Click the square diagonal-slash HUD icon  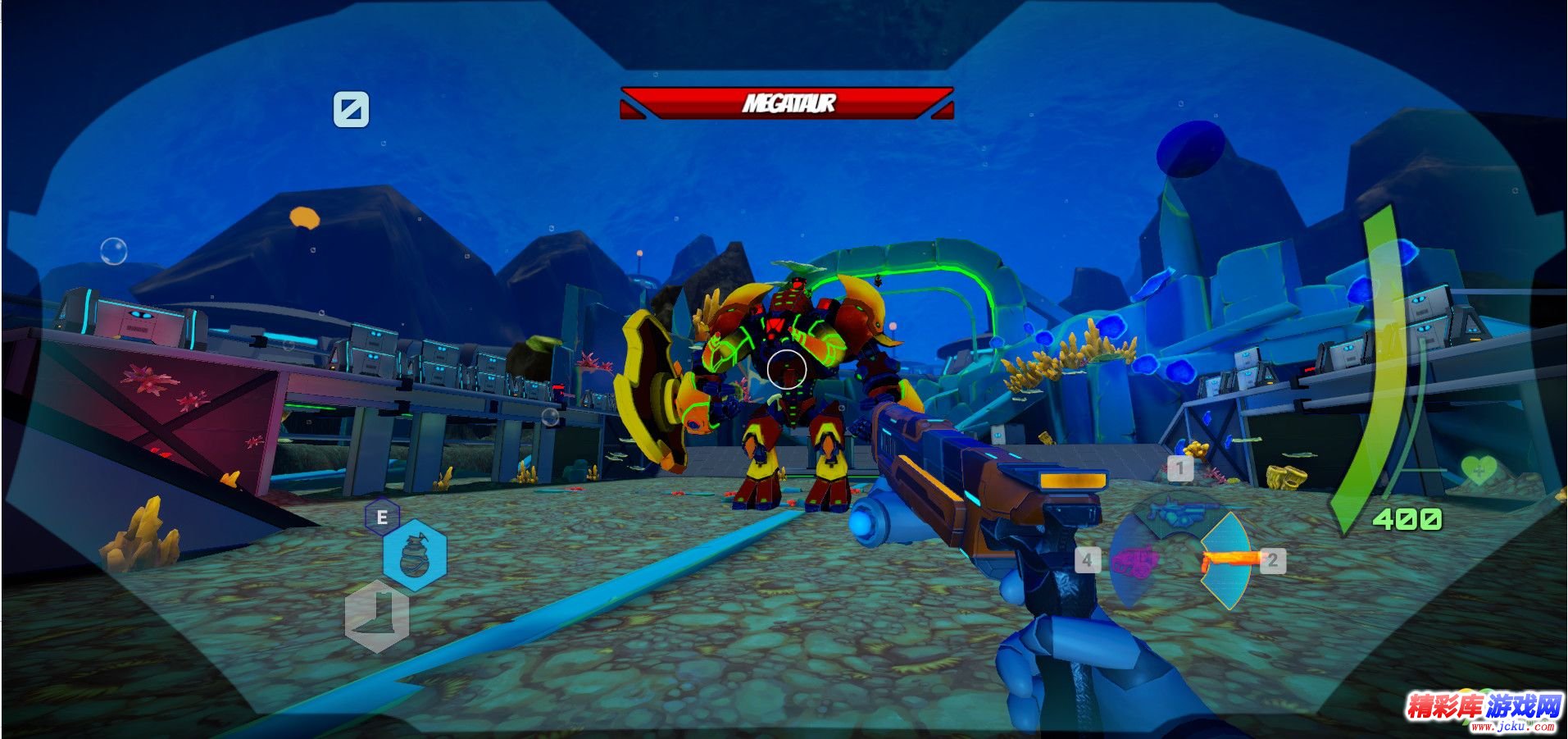click(351, 109)
